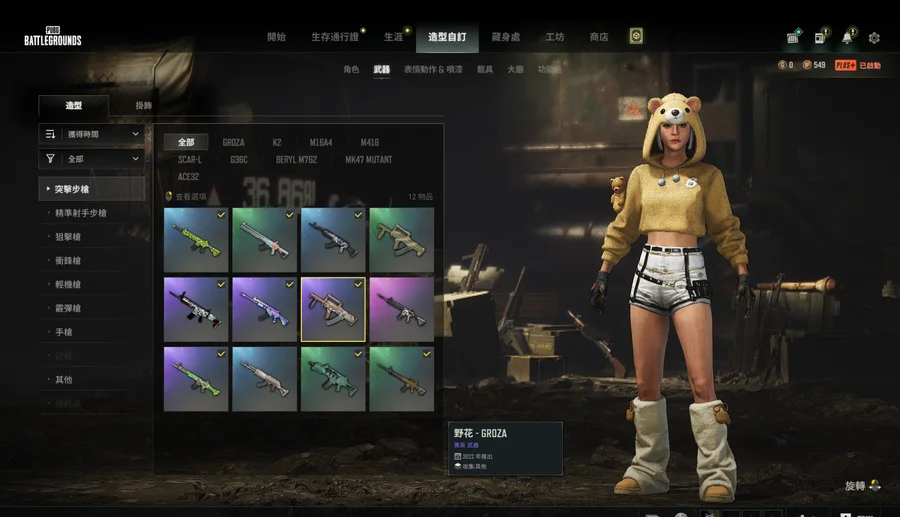The height and width of the screenshot is (517, 900).
Task: Open the 商店 store tab
Action: pyautogui.click(x=598, y=37)
